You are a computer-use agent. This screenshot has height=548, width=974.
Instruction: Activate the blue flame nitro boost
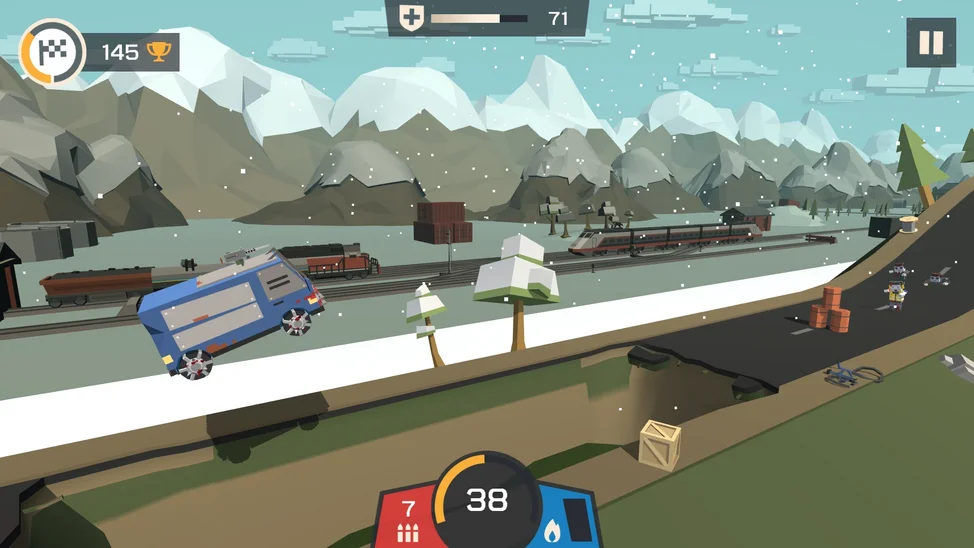click(x=565, y=520)
